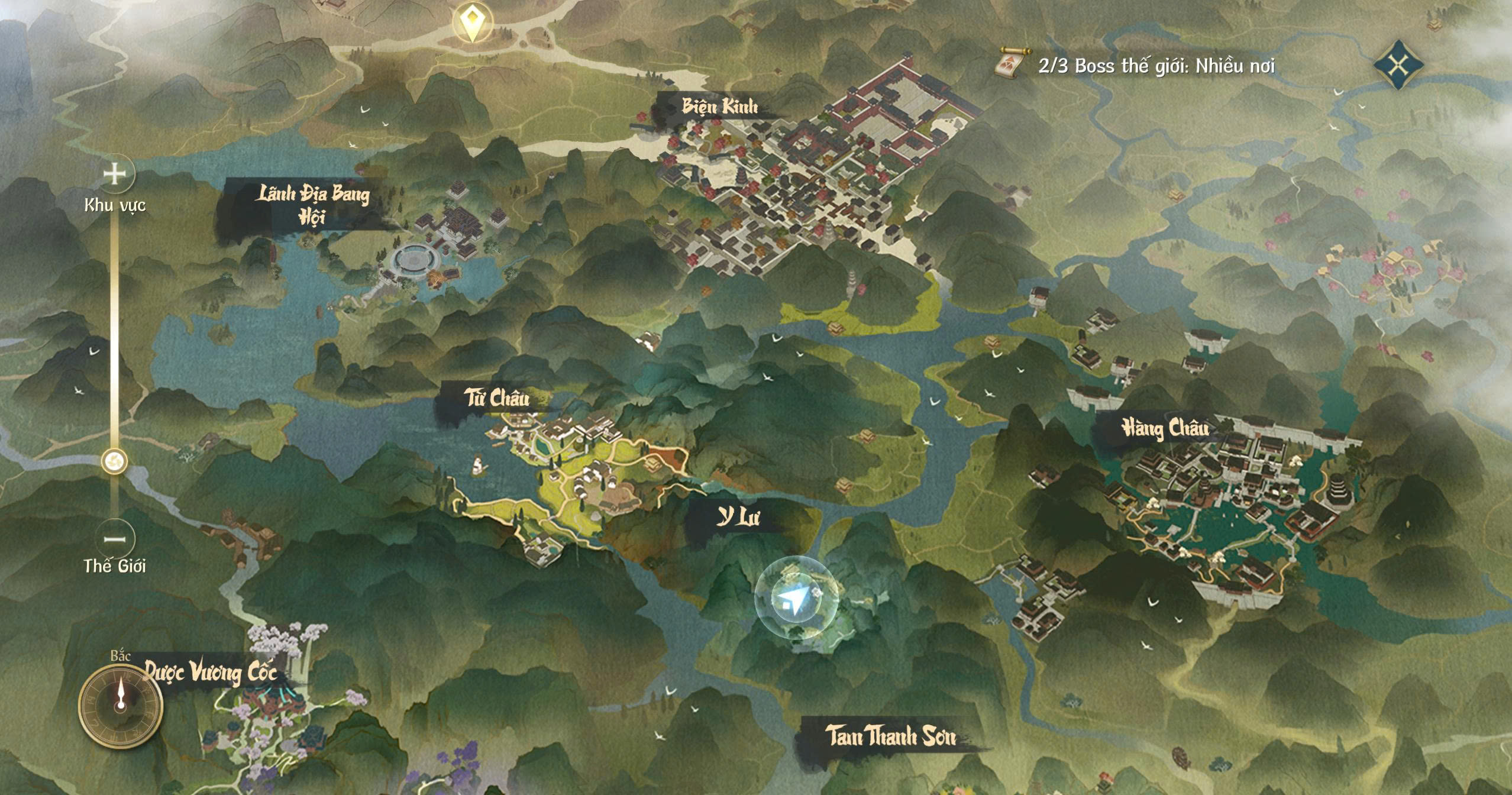
Task: Select the Từ Châu map label
Action: [x=496, y=398]
